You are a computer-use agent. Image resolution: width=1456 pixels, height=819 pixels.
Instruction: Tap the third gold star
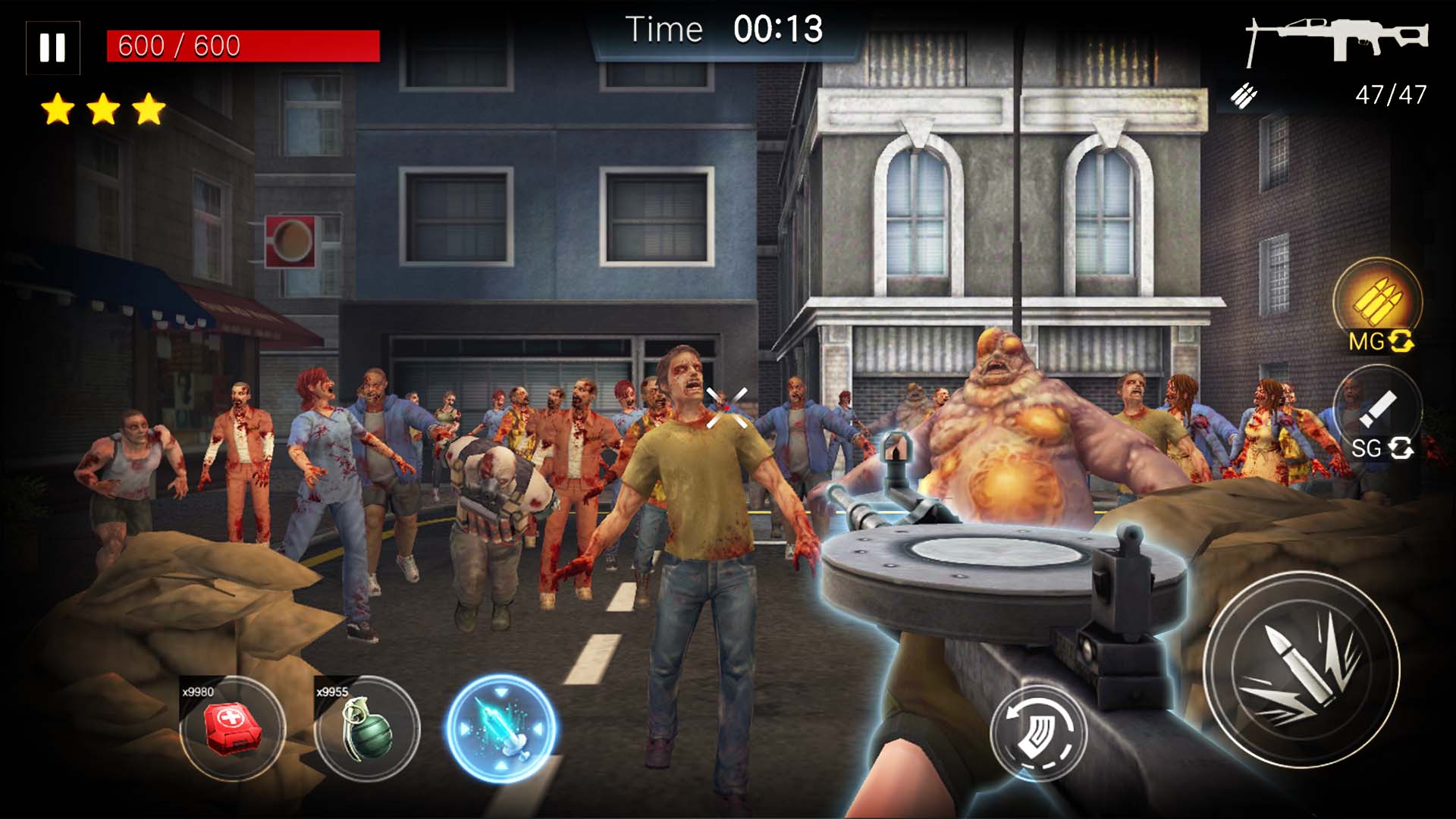click(149, 108)
